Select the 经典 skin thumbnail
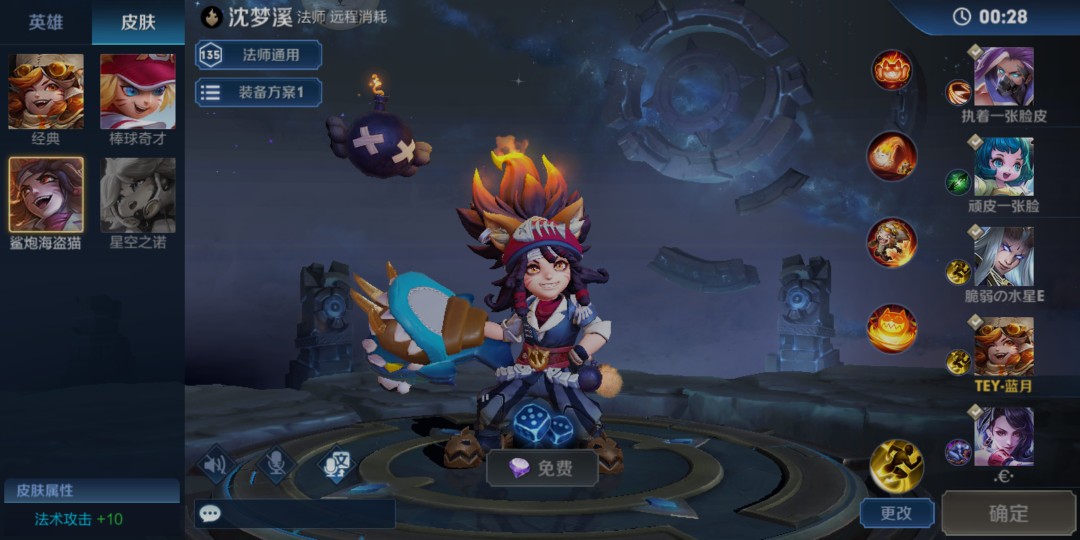 [x=46, y=92]
